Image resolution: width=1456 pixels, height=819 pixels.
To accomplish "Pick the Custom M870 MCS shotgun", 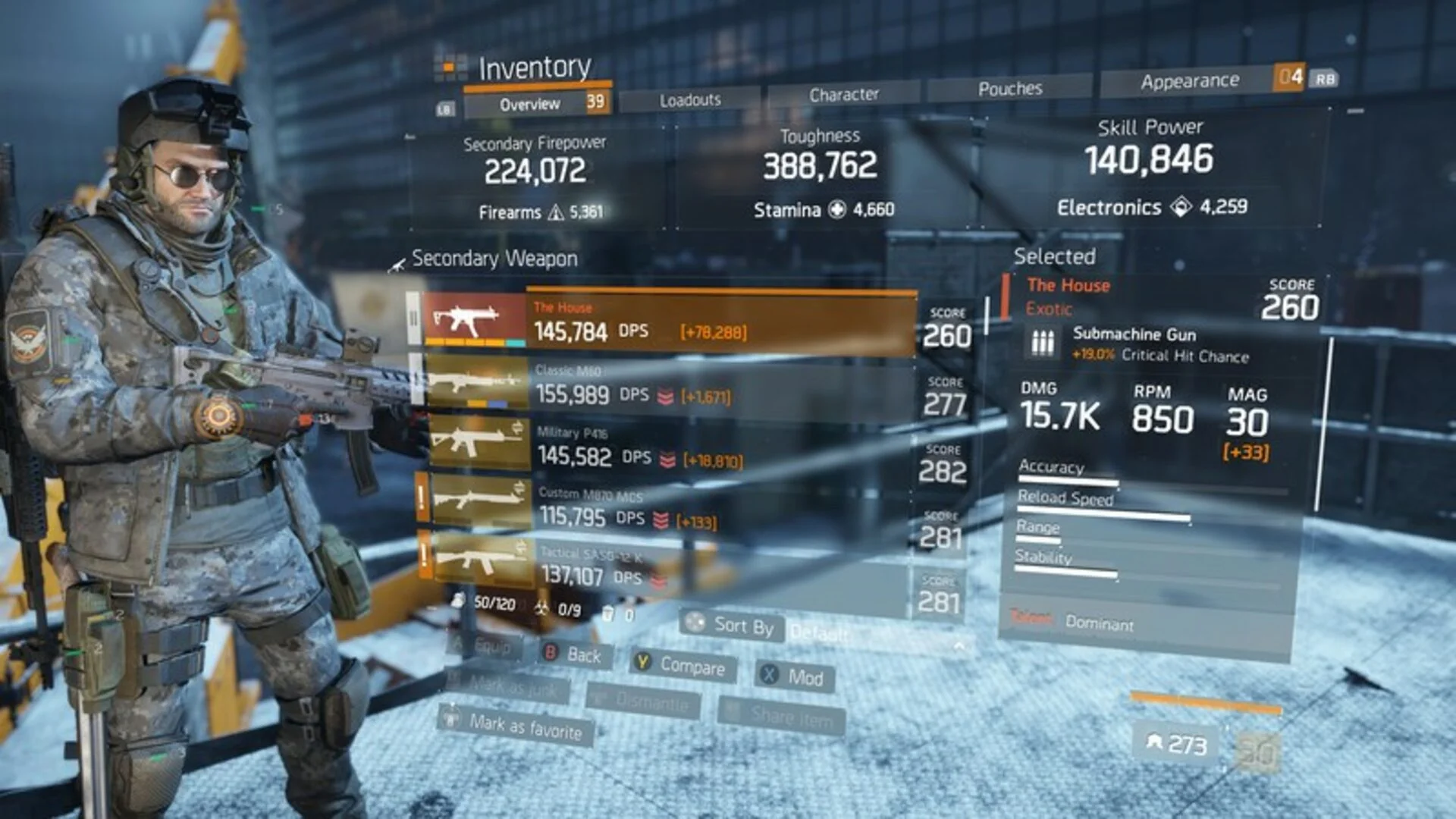I will (667, 508).
